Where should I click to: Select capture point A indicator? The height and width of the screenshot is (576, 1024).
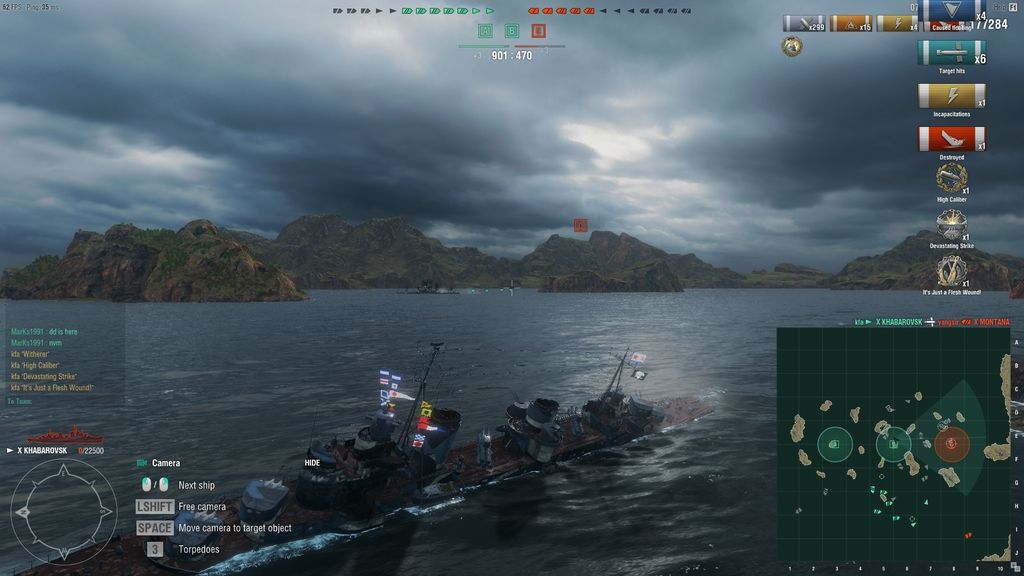[x=486, y=31]
